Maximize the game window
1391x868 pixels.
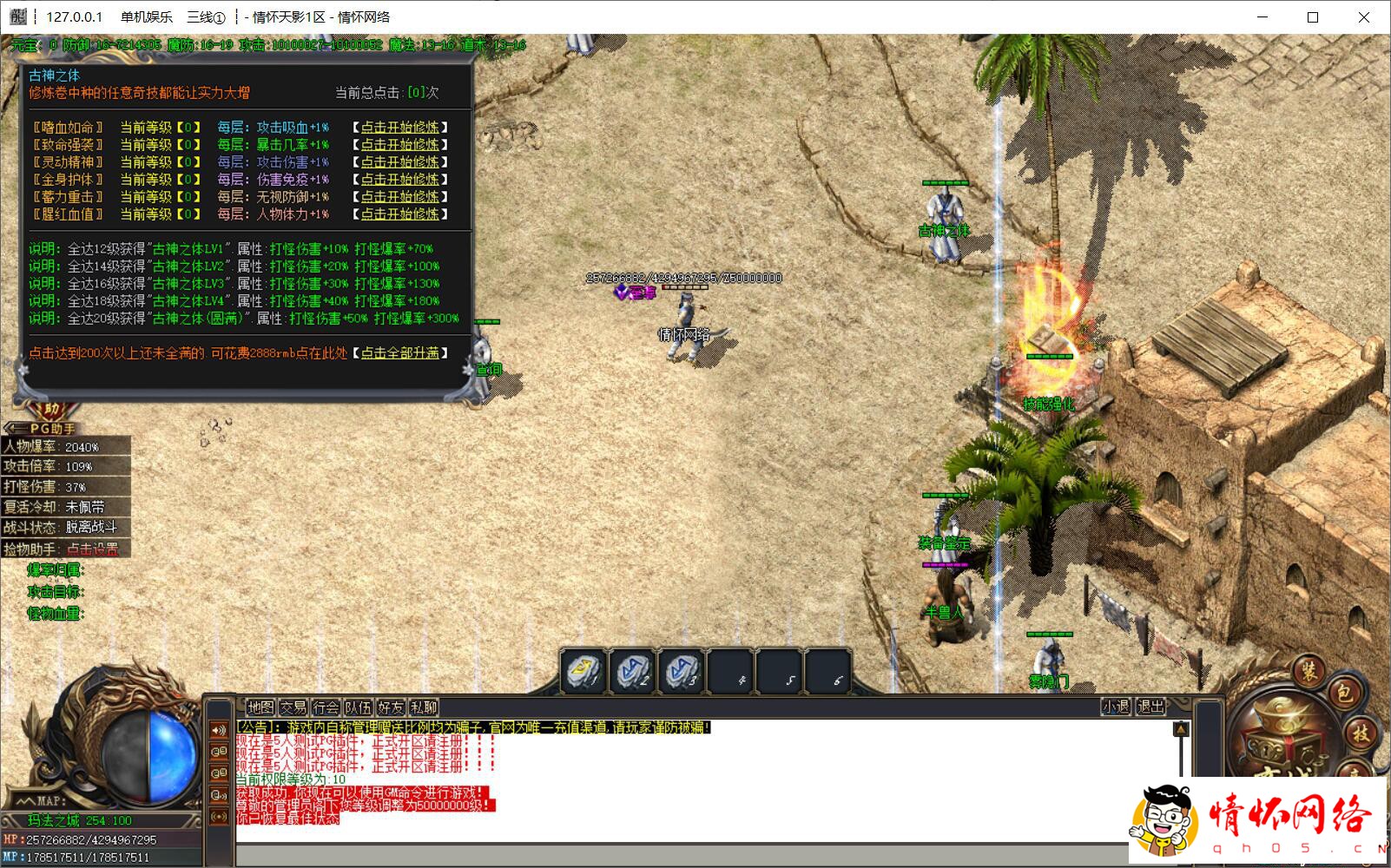pyautogui.click(x=1313, y=17)
